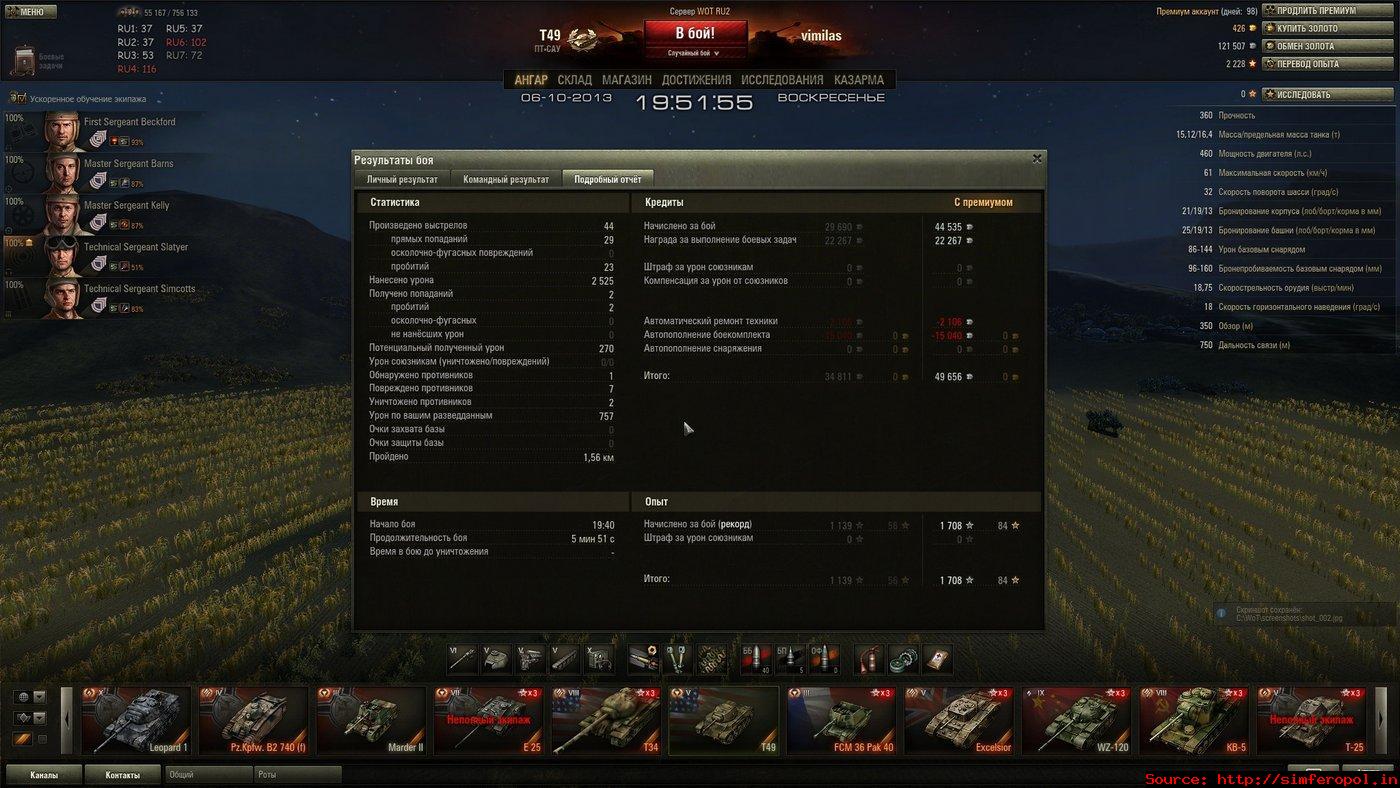Screen dimensions: 1400x788
Task: Close the battle results window
Action: click(1037, 158)
